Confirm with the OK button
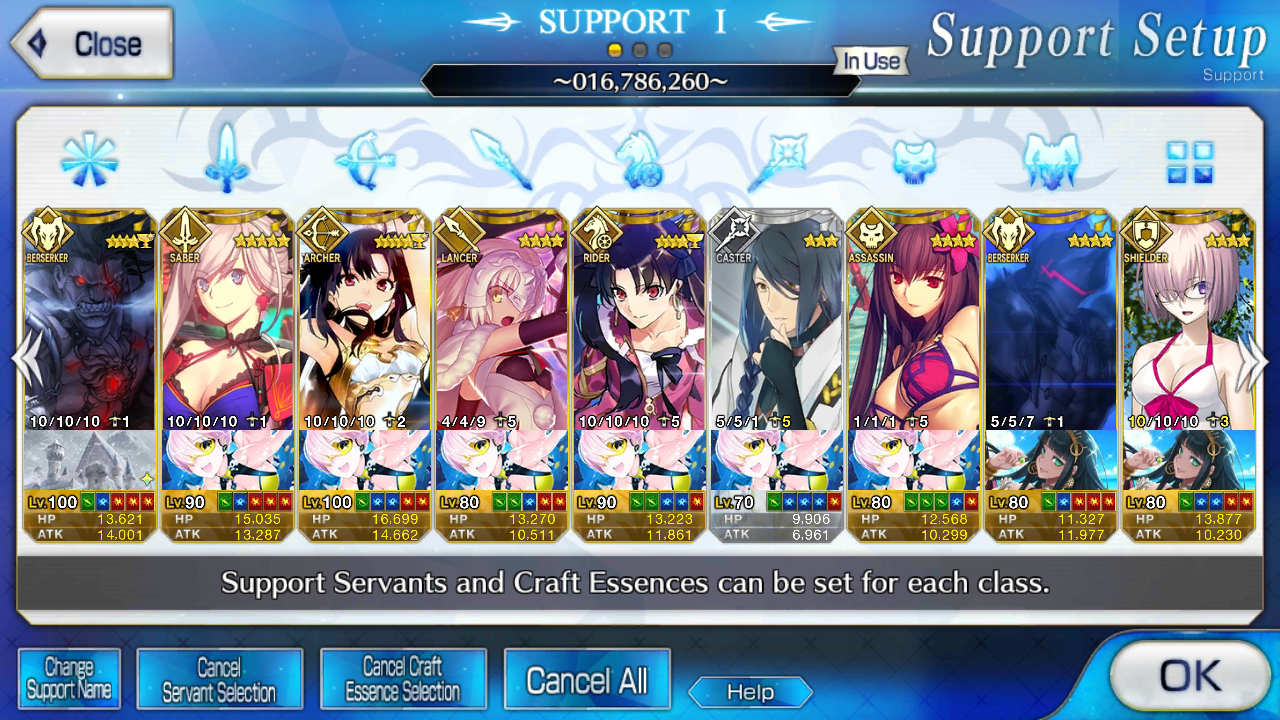The height and width of the screenshot is (720, 1280). click(x=1189, y=677)
